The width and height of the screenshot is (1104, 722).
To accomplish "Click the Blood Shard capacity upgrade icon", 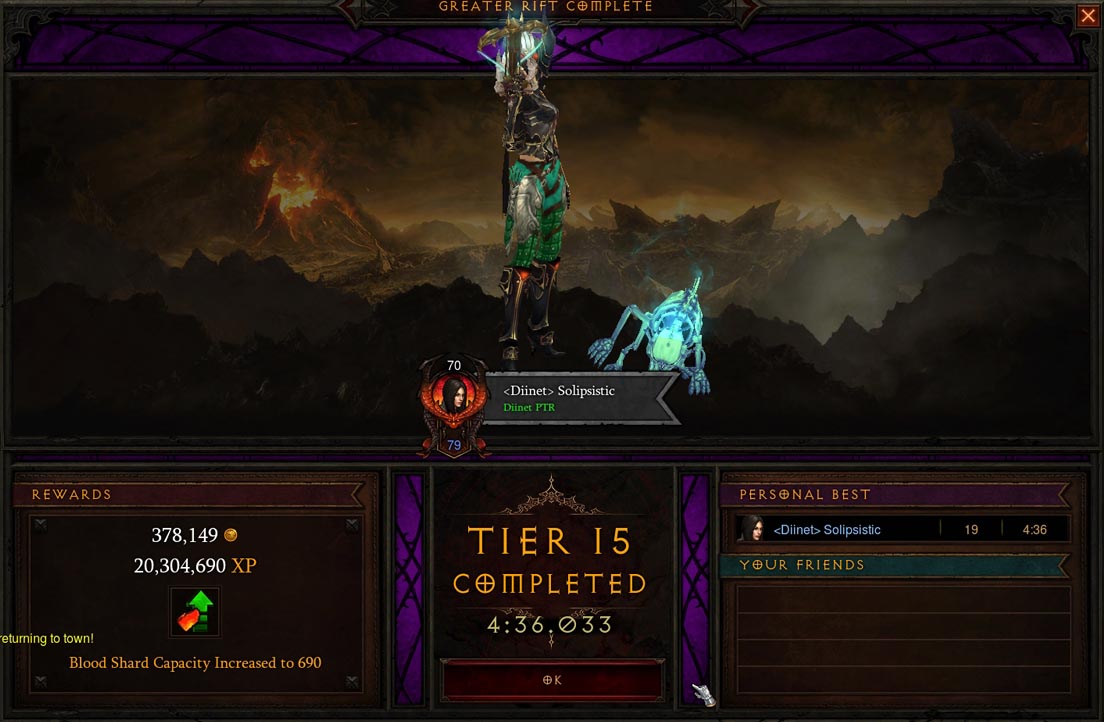I will pos(194,612).
